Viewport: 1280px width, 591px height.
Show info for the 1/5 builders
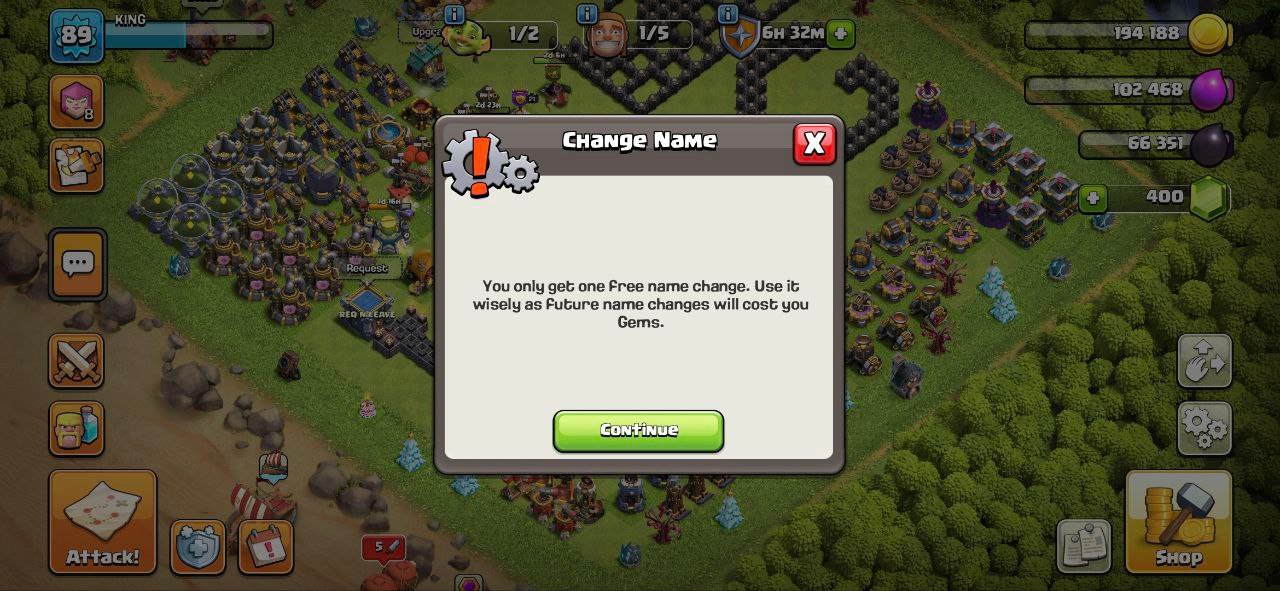click(587, 14)
